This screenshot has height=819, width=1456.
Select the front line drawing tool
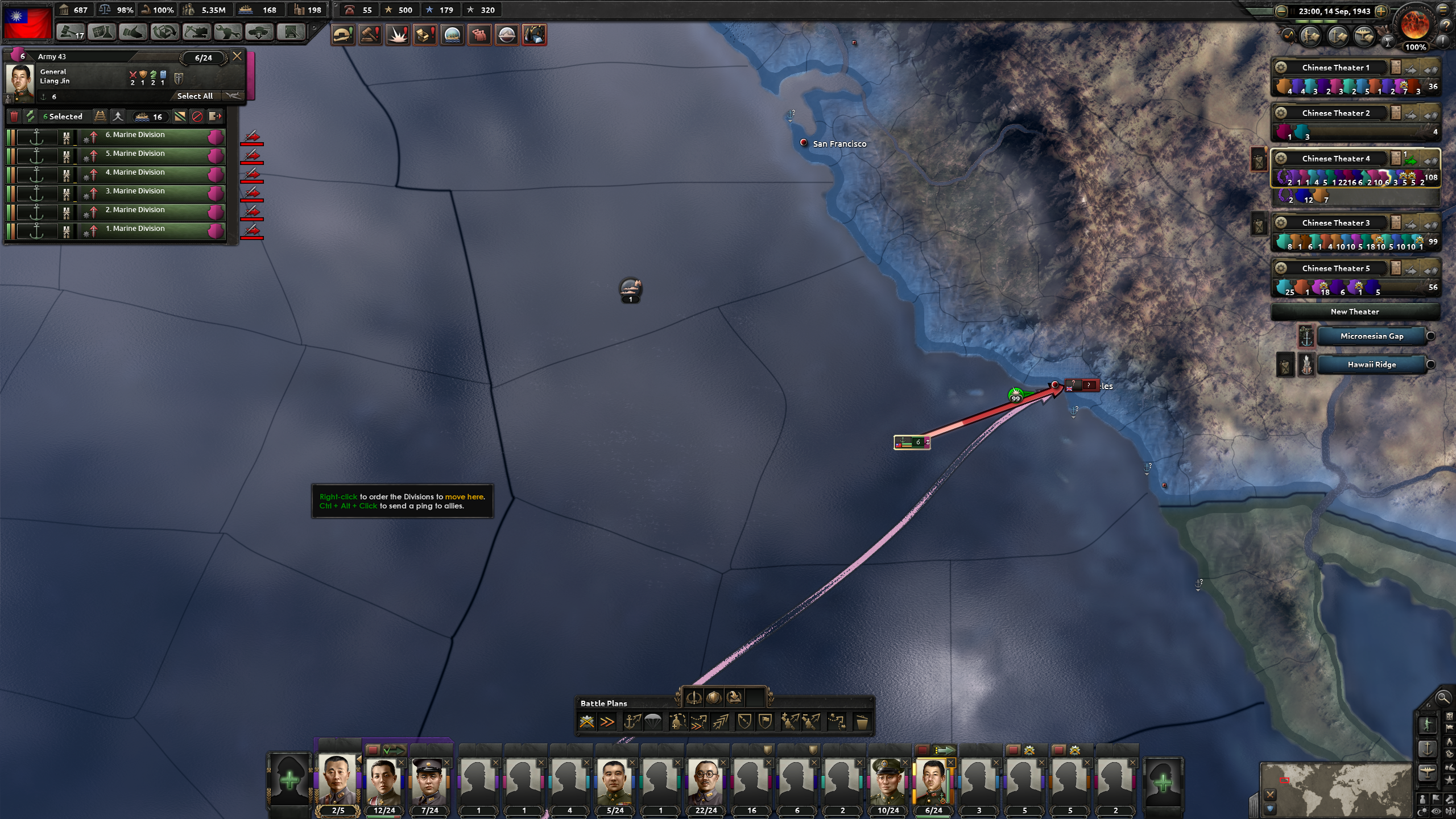(x=679, y=722)
